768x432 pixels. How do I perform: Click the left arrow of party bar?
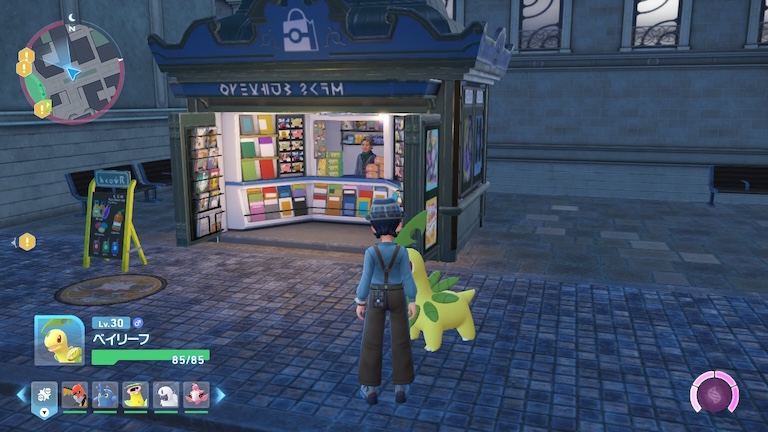pyautogui.click(x=21, y=395)
